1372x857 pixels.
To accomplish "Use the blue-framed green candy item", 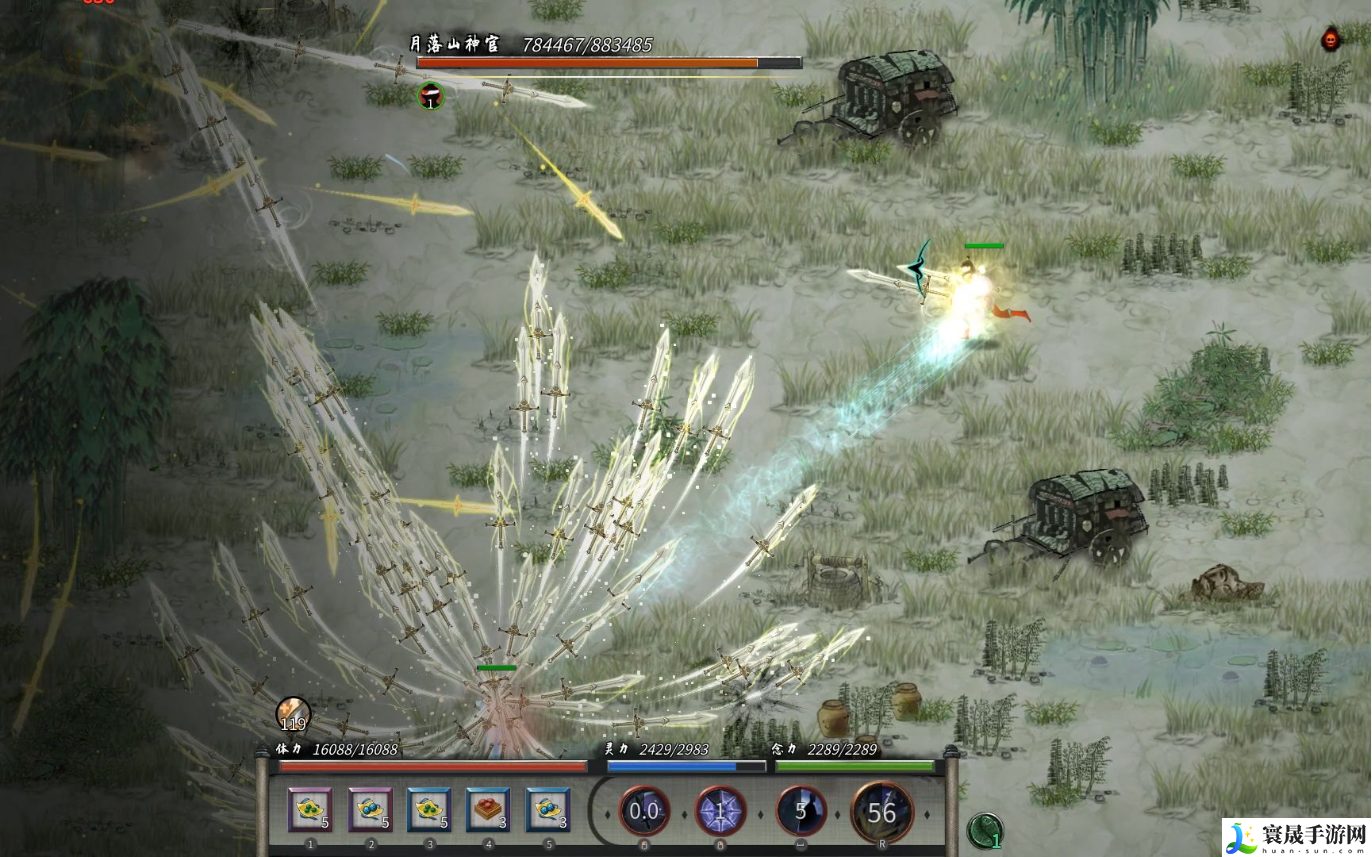I will pyautogui.click(x=429, y=810).
